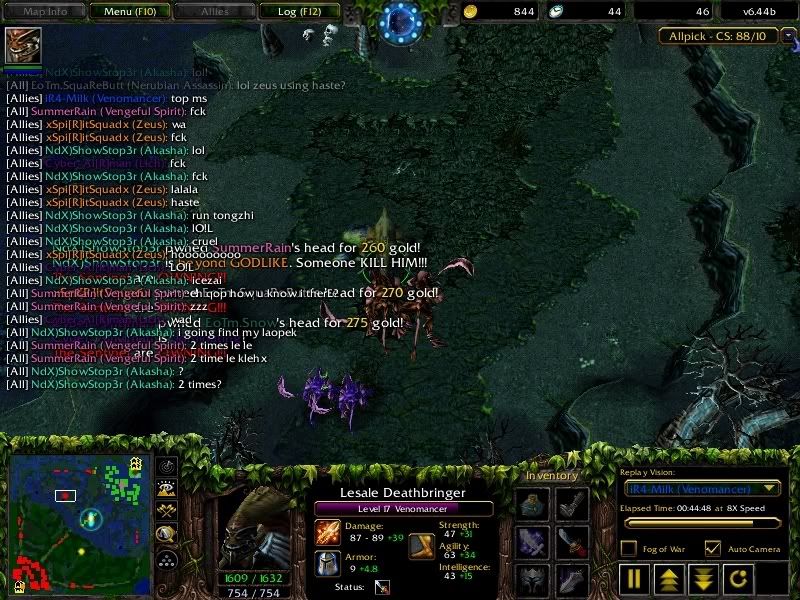Toggle minimap terrain display button

[x=167, y=488]
